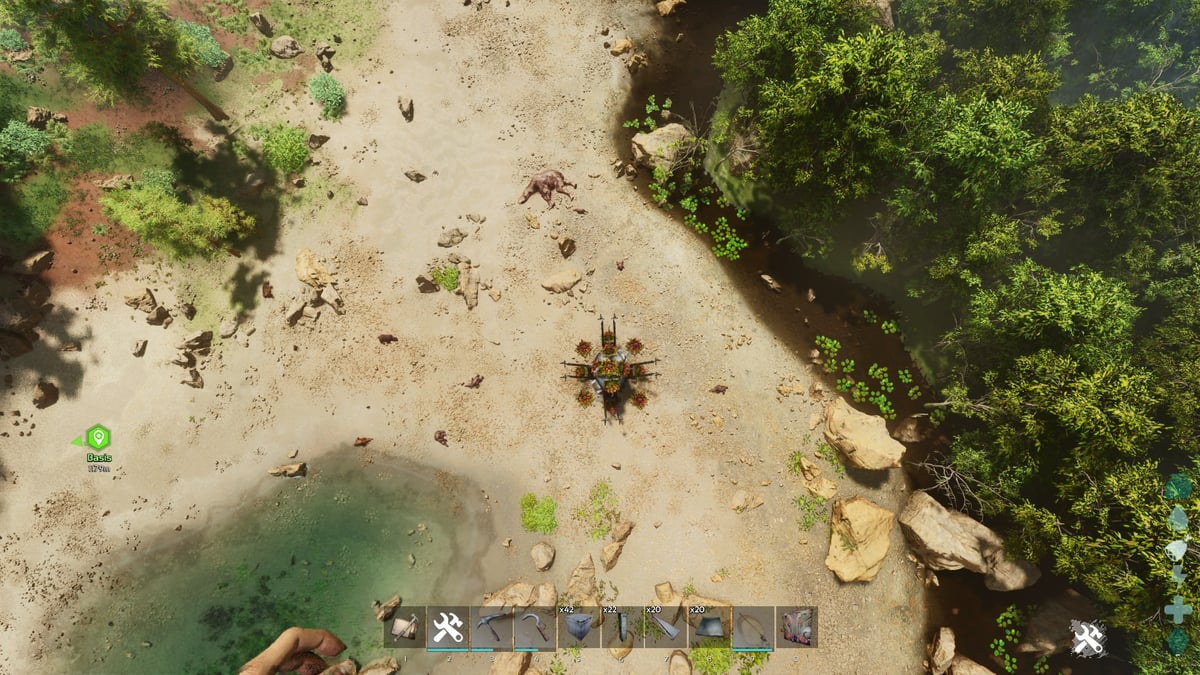This screenshot has height=675, width=1200.
Task: Select the blueprint and hammer hotbar slot
Action: [x=405, y=627]
